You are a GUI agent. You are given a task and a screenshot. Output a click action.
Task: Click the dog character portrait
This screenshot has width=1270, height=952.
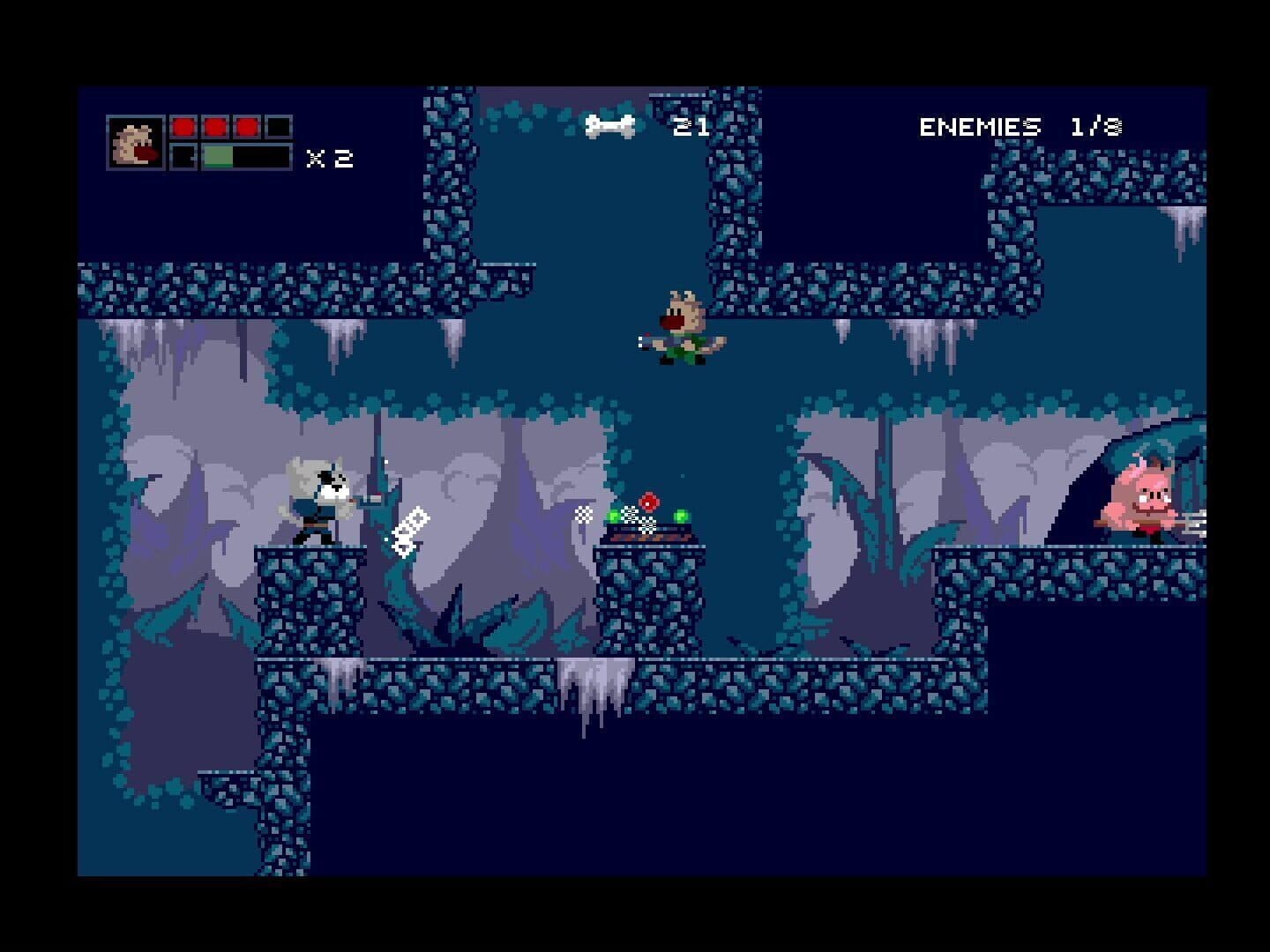pos(136,142)
